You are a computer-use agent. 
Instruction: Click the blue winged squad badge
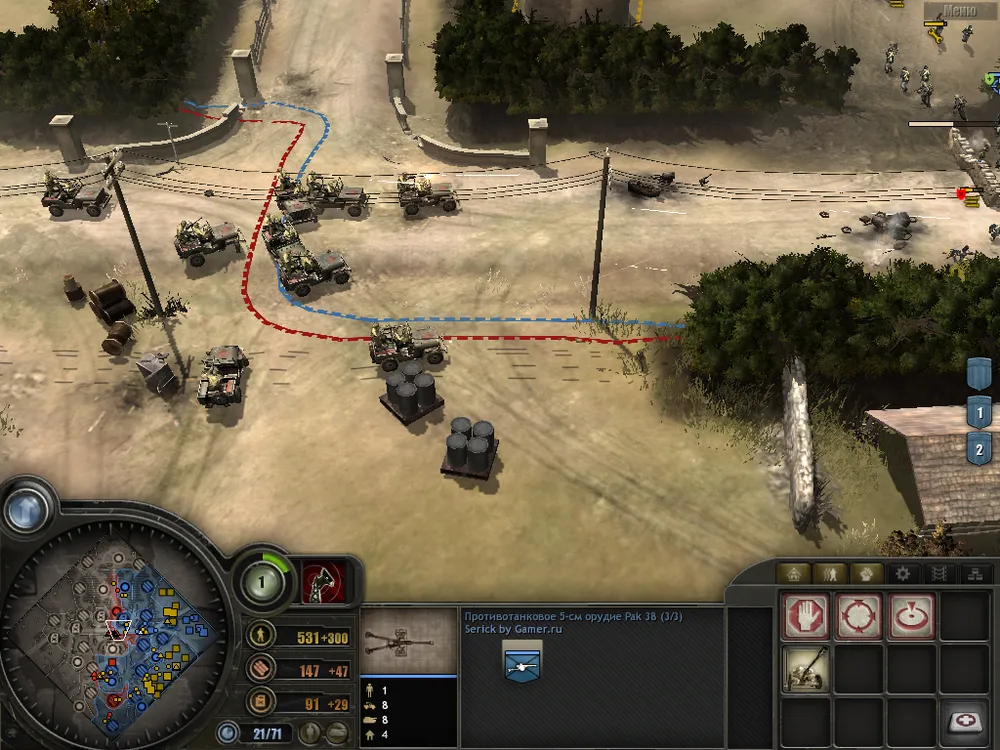click(522, 658)
